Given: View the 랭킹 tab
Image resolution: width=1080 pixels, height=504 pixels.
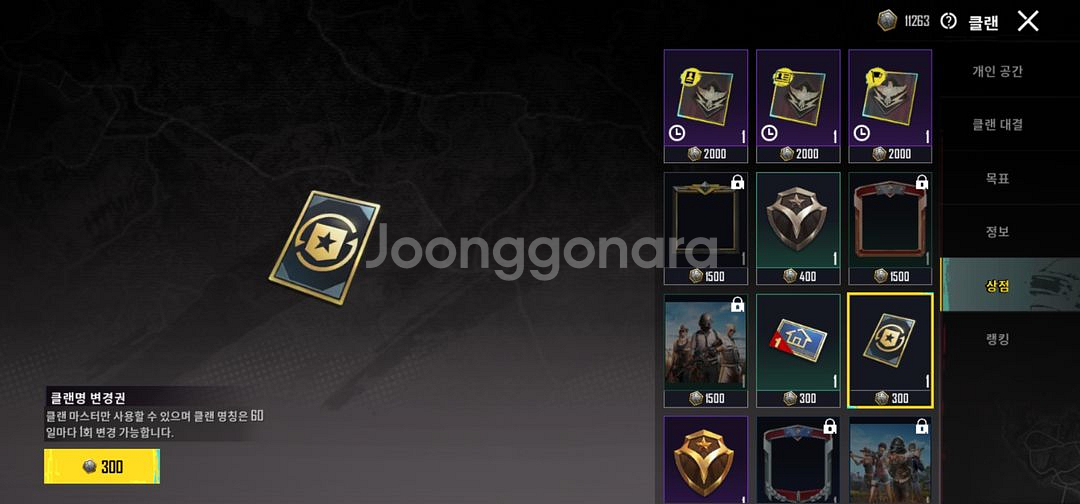Looking at the screenshot, I should point(997,339).
